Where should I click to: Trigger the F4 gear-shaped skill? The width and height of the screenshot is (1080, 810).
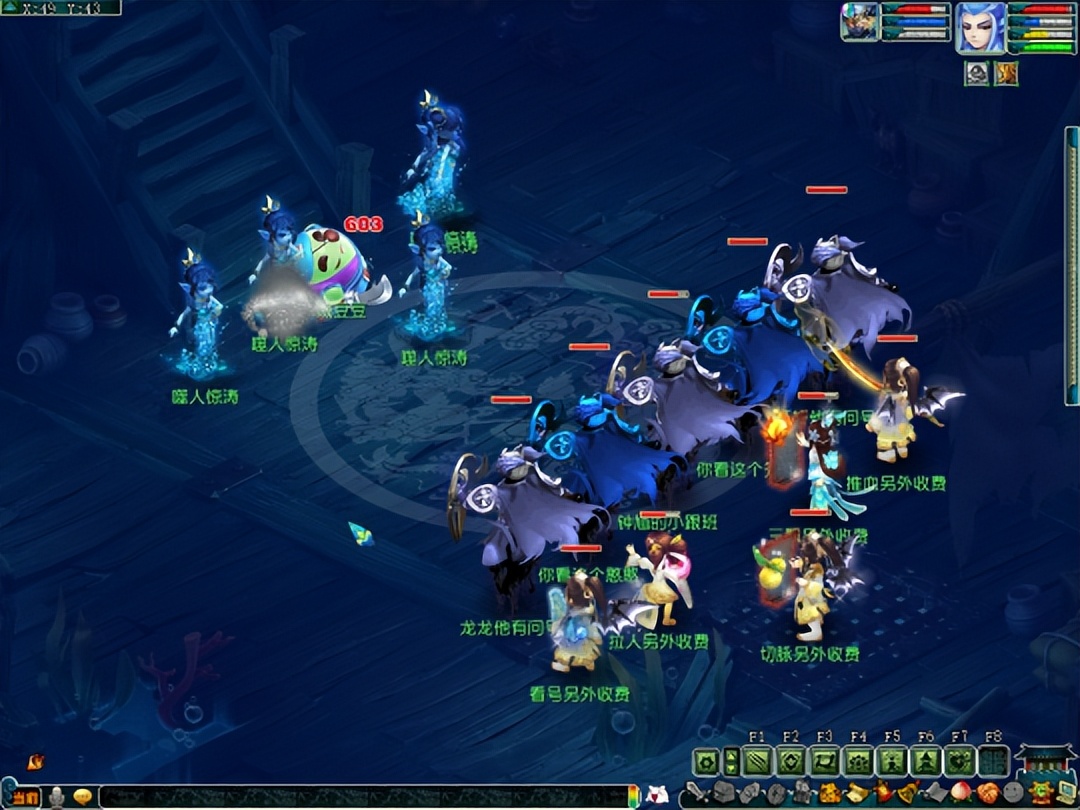click(859, 763)
